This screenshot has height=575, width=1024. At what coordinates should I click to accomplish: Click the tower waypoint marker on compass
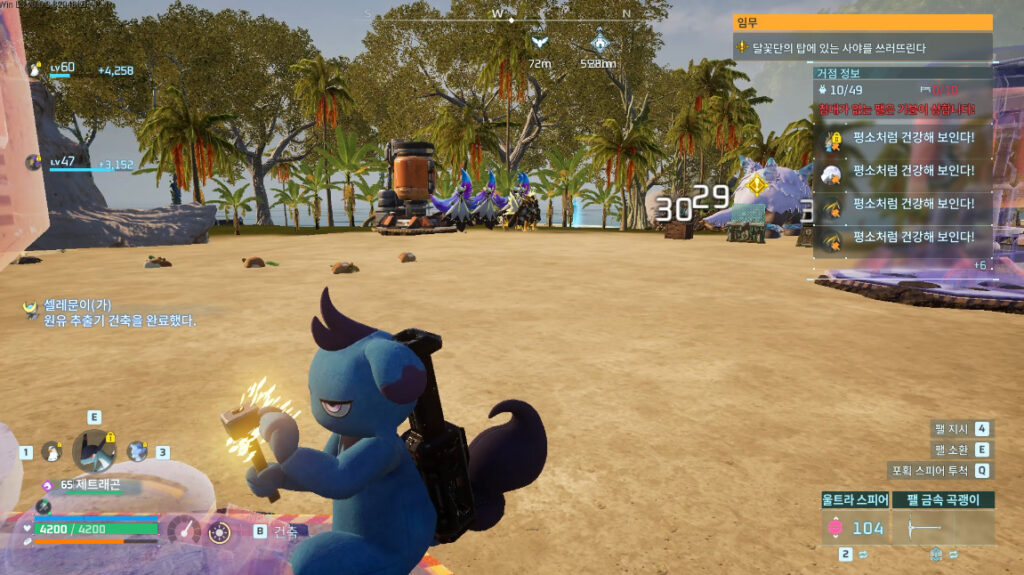click(599, 41)
